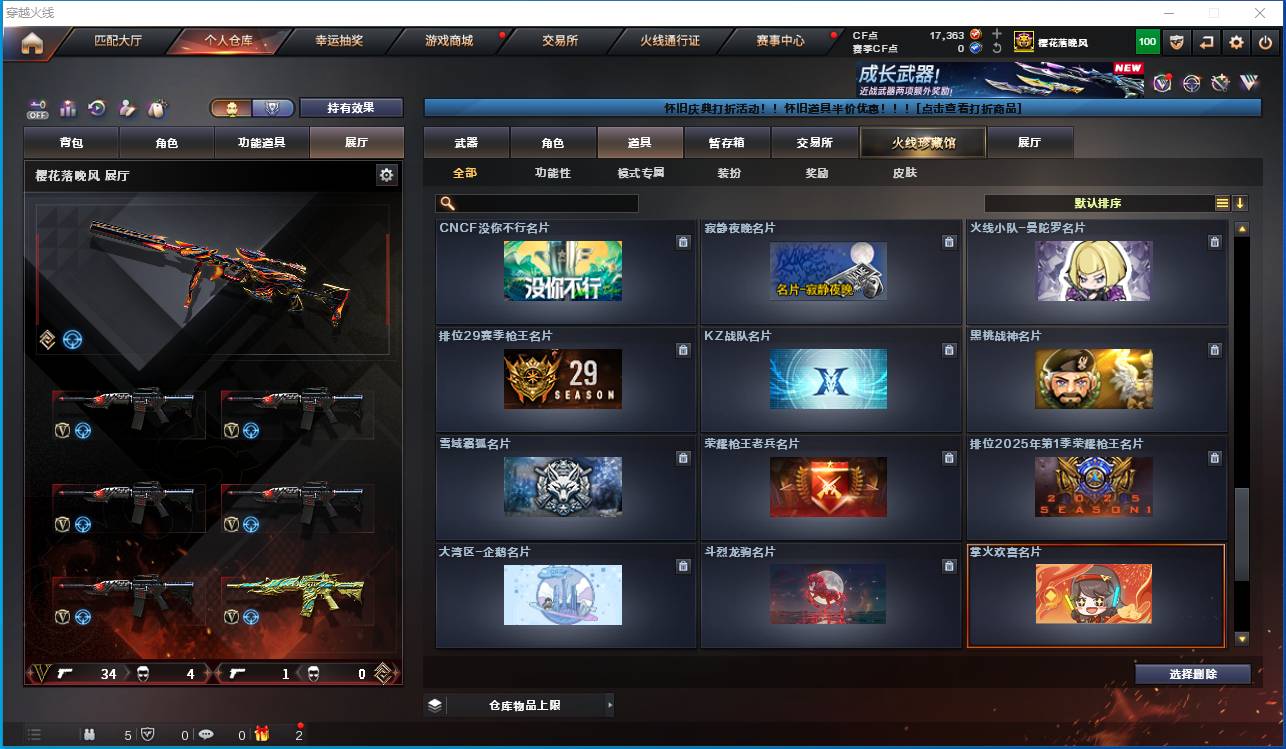Switch the OFF lamp toggle above the backpack
This screenshot has width=1286, height=749.
pyautogui.click(x=38, y=106)
